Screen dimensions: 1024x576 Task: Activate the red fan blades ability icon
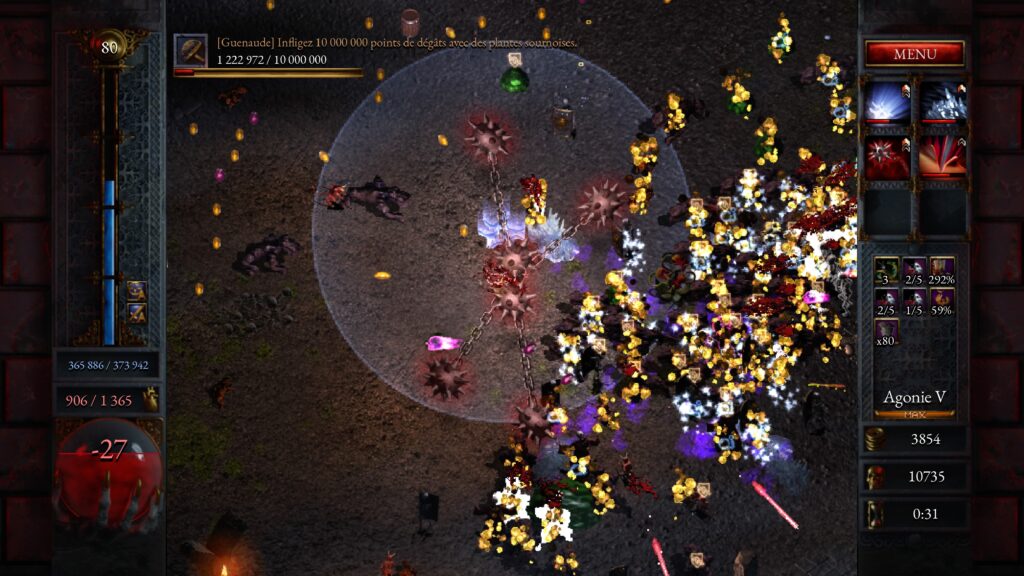tap(942, 158)
